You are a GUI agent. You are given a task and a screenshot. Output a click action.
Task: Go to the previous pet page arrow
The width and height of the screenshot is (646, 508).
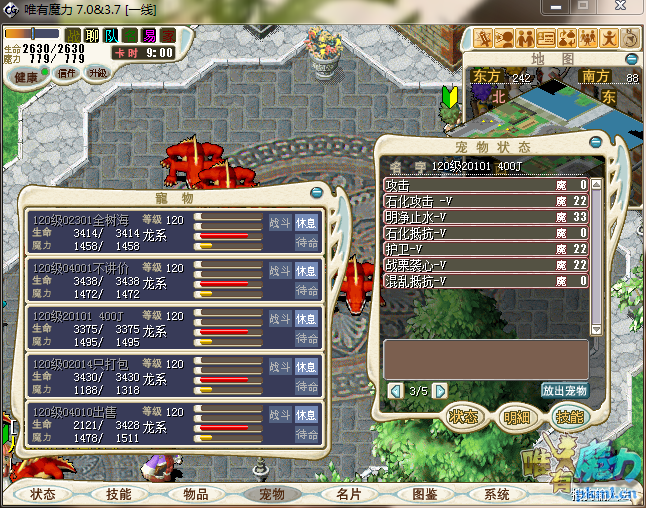click(394, 390)
